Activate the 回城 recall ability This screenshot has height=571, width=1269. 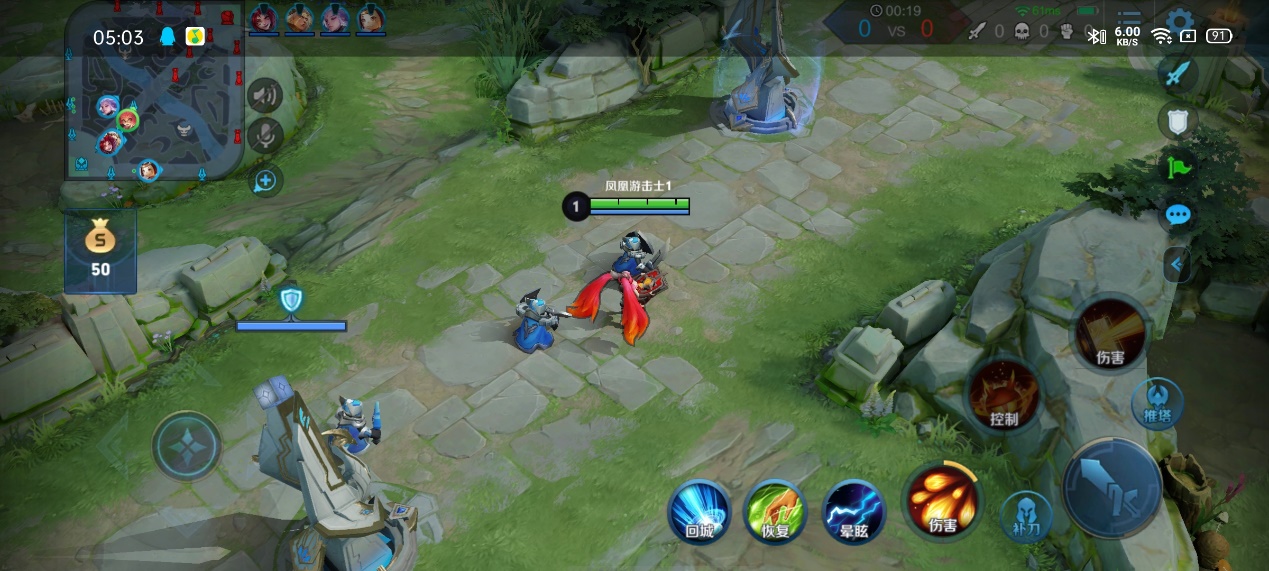[699, 512]
